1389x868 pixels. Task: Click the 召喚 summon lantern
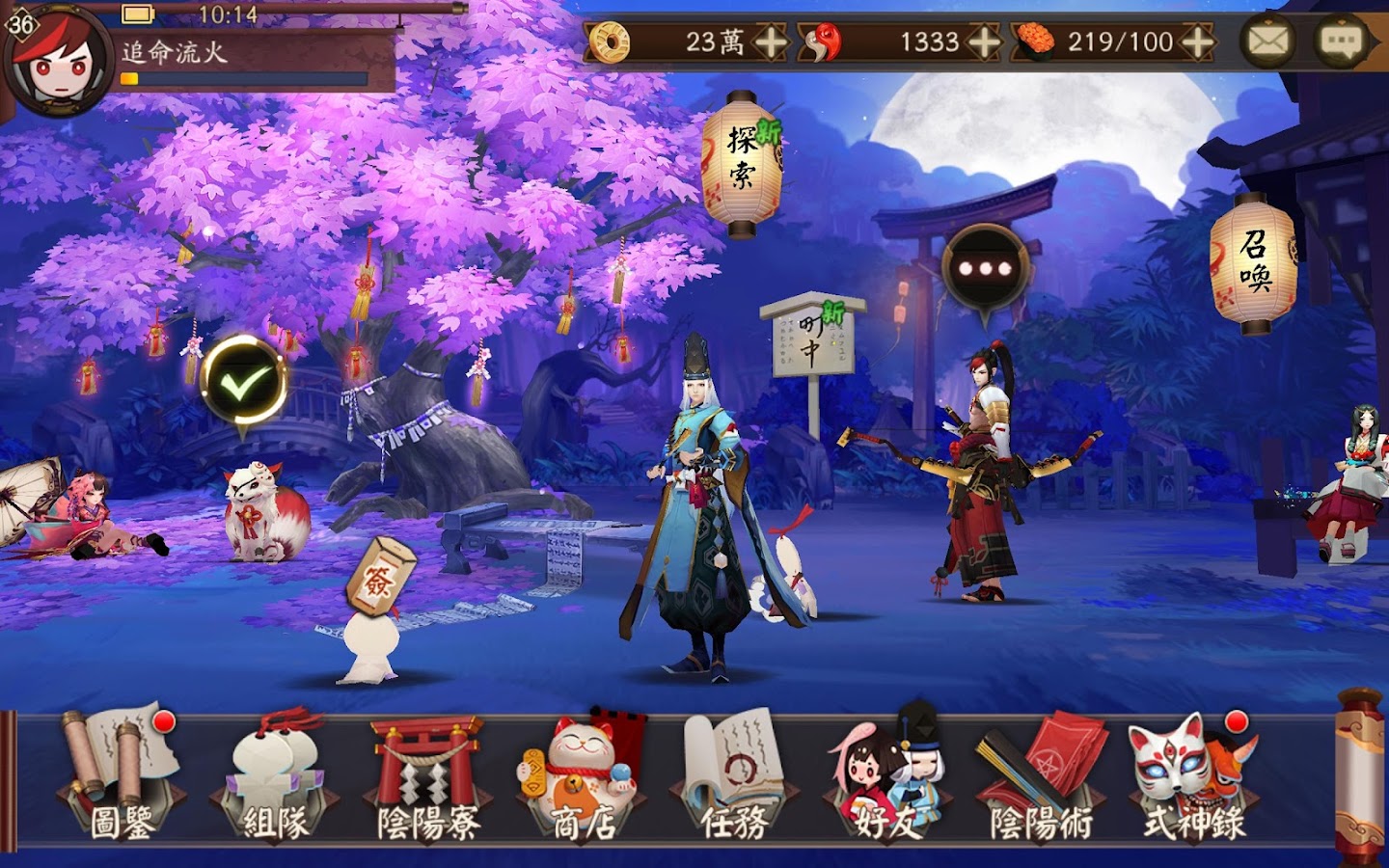point(1254,262)
